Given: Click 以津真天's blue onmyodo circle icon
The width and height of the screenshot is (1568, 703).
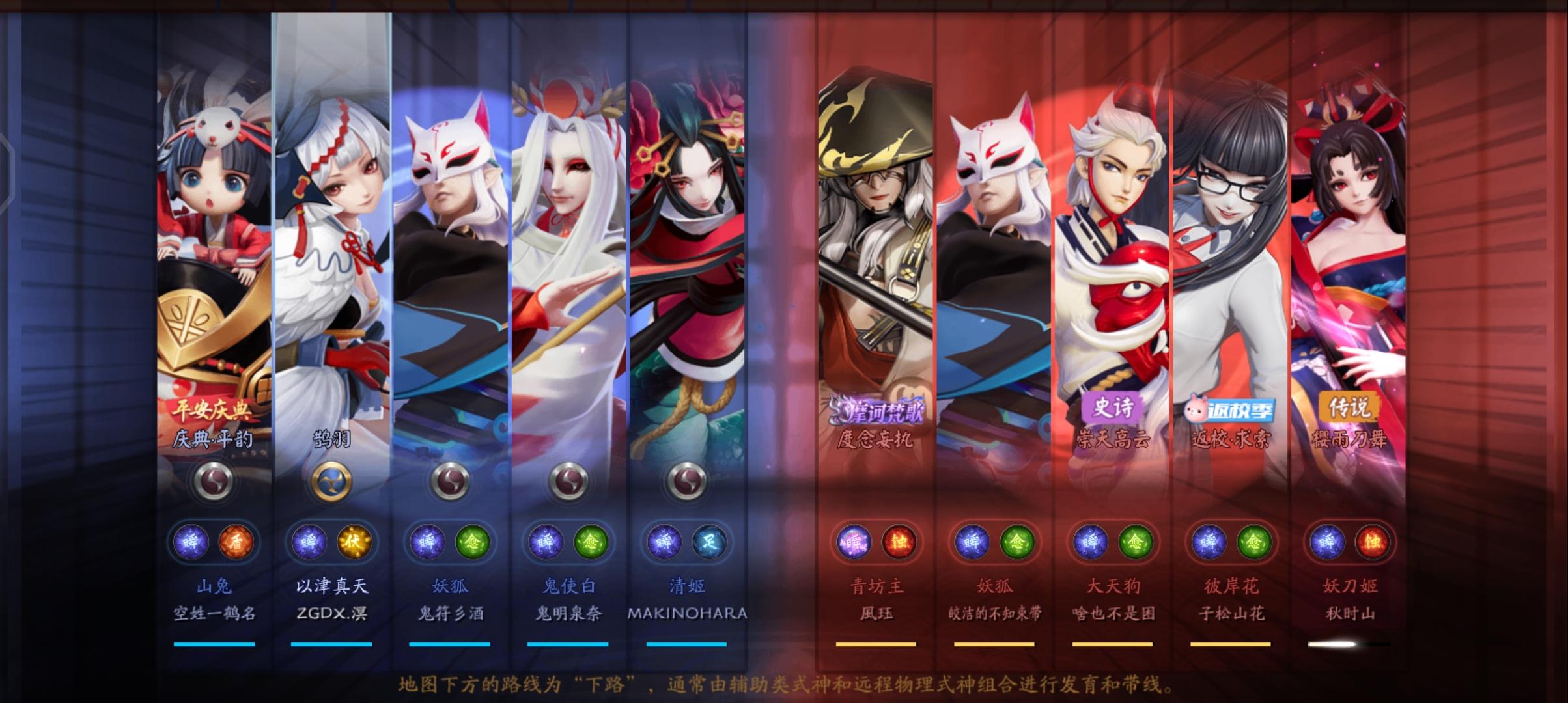Looking at the screenshot, I should 332,480.
